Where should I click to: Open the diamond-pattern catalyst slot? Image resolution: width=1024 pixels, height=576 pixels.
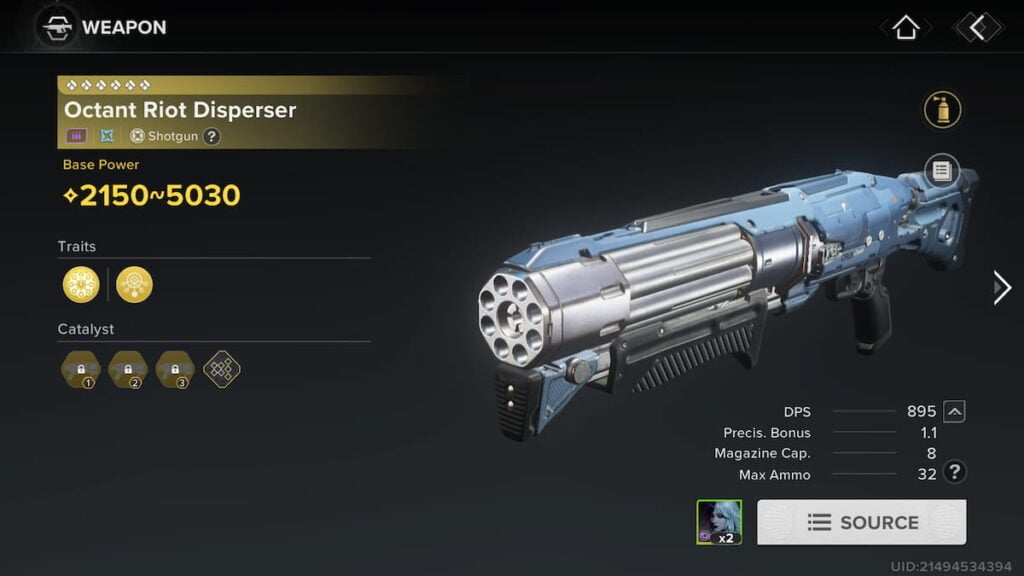coord(222,369)
